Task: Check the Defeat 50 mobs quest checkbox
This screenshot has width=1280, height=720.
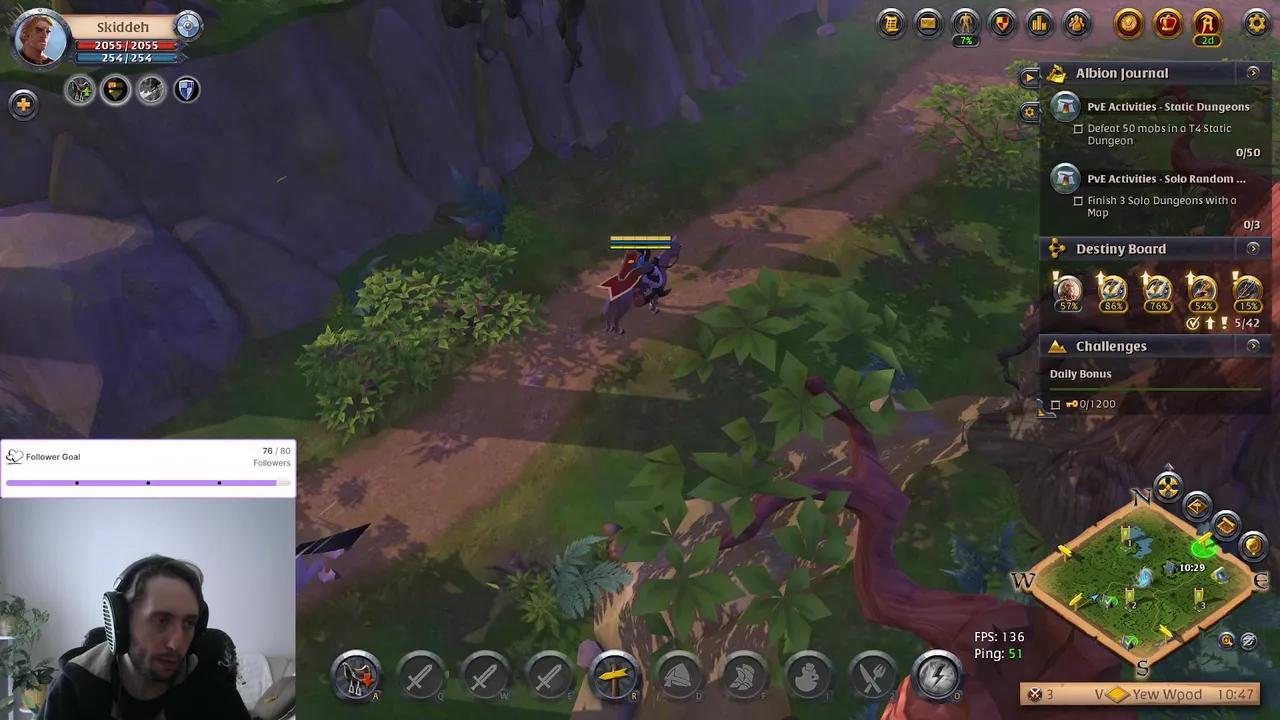Action: tap(1078, 128)
